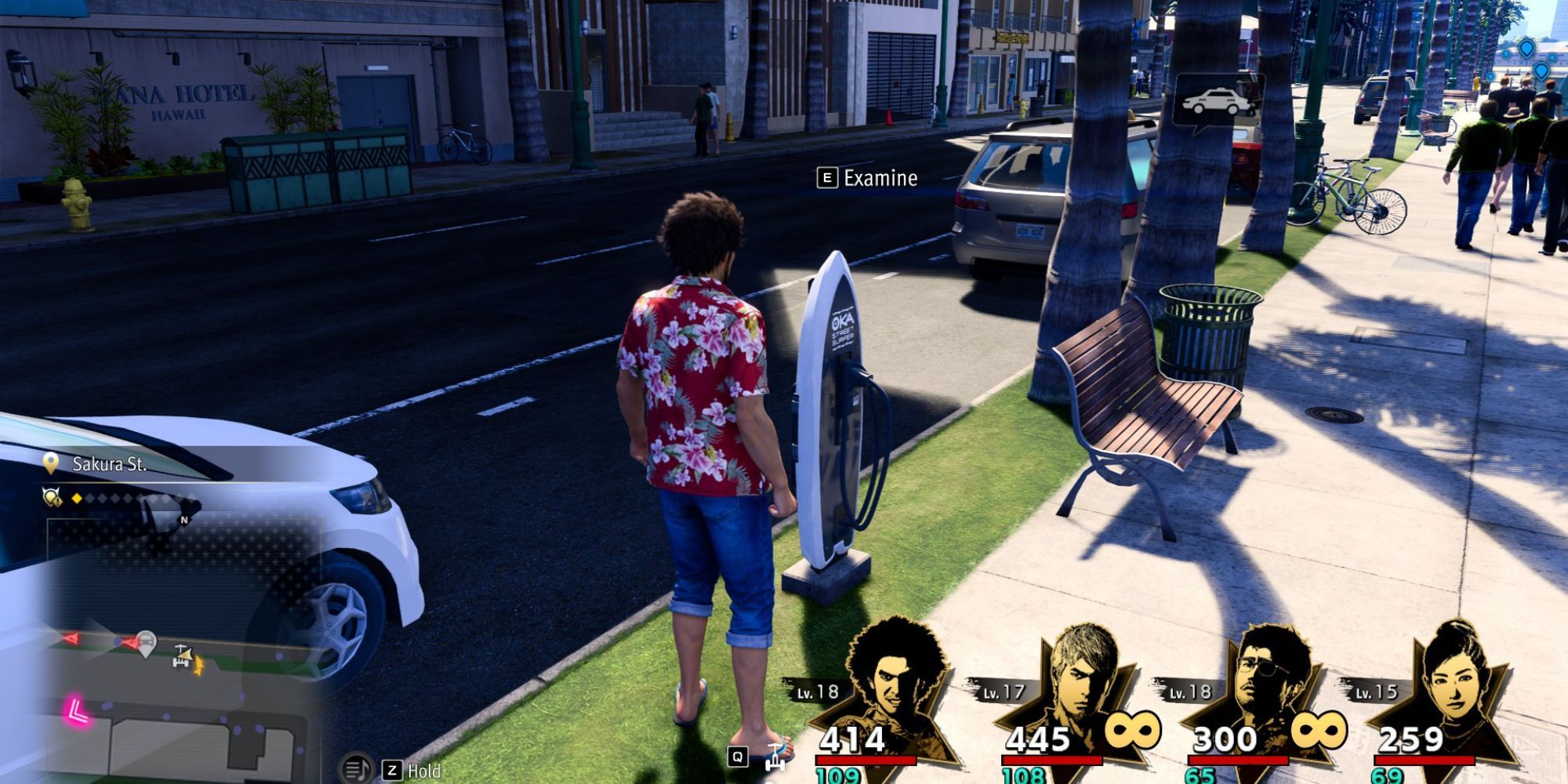Viewport: 1568px width, 784px height.
Task: Select the Z Hold key badge
Action: click(394, 770)
